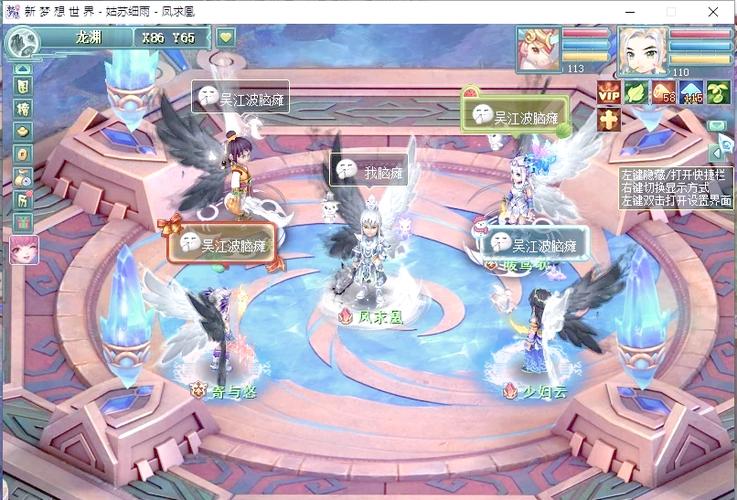The height and width of the screenshot is (500, 737).
Task: Open the 历 calendar sidebar button
Action: point(22,199)
